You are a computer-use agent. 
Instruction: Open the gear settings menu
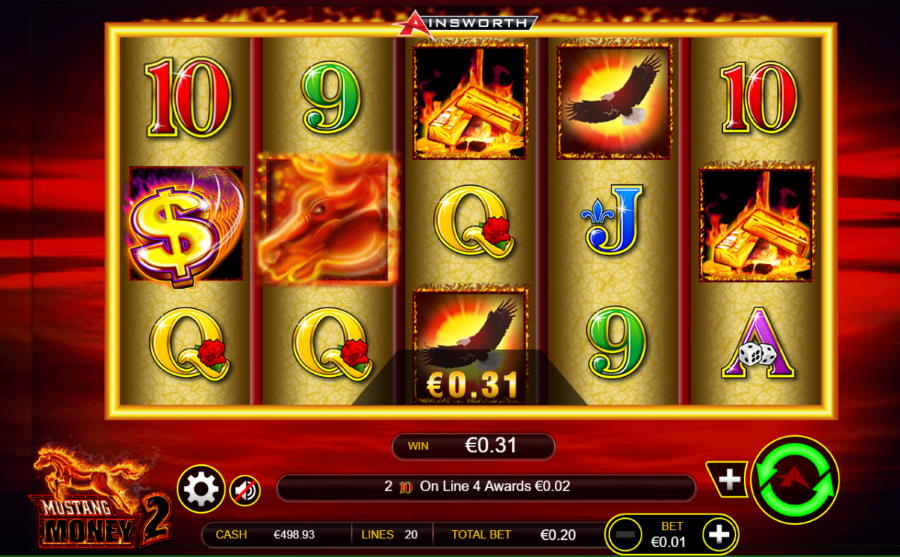pos(201,489)
